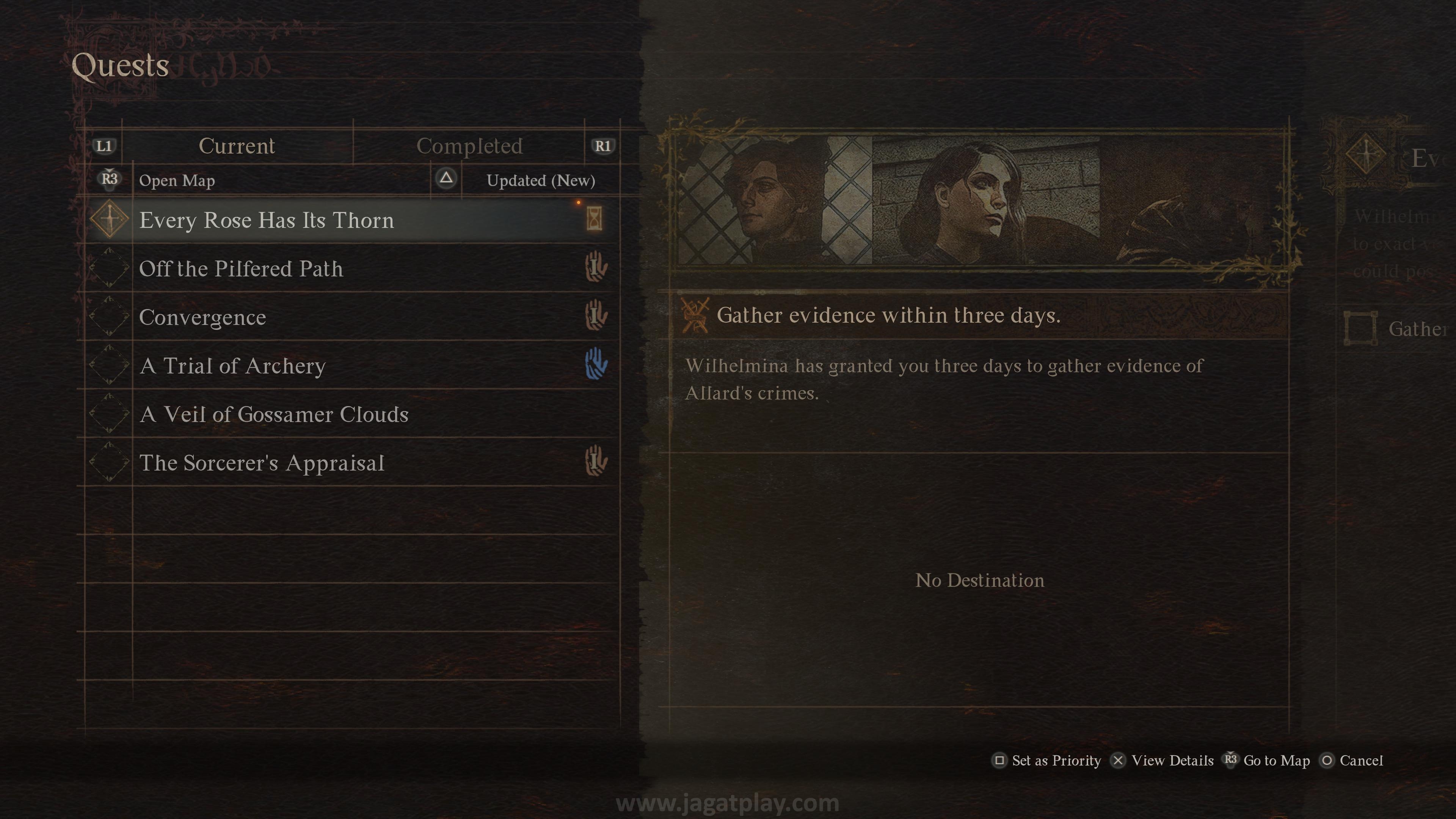
Task: Choose the Off the Pilfered Path quest
Action: click(241, 268)
